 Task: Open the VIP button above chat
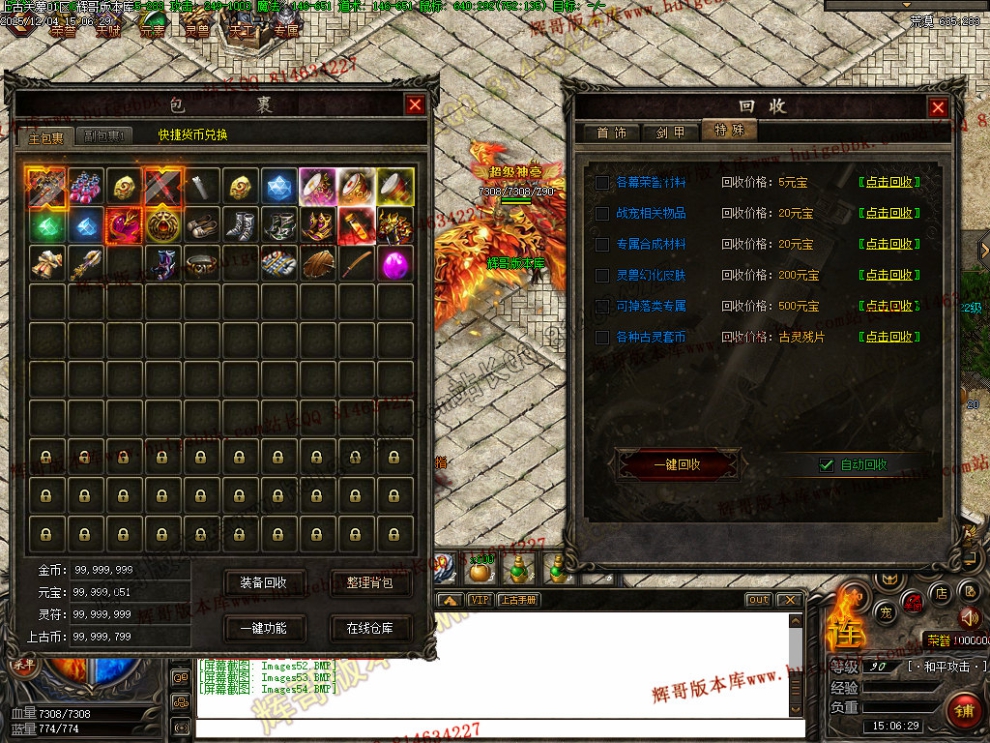[481, 600]
